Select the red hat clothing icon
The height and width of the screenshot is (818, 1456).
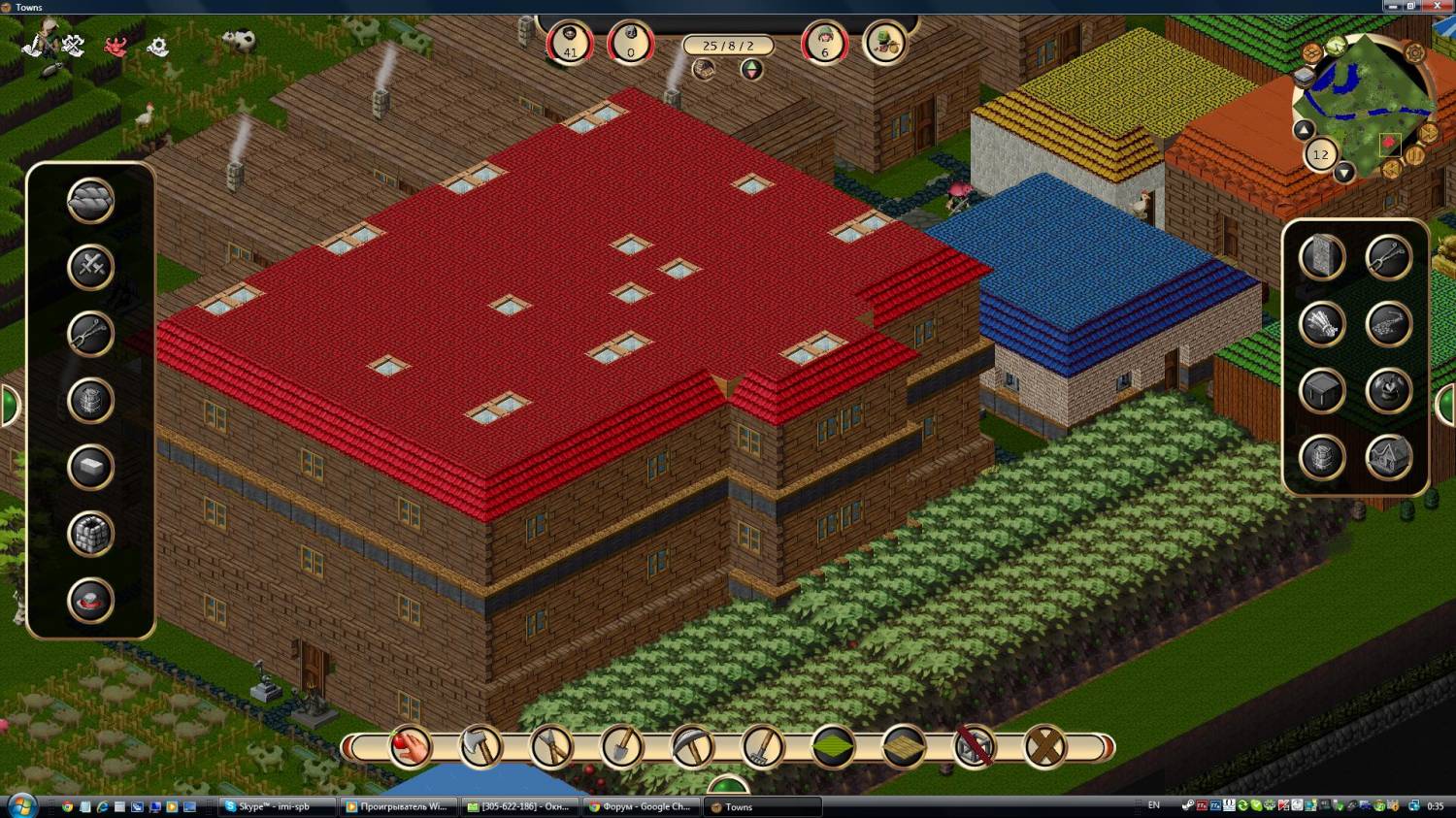(90, 600)
